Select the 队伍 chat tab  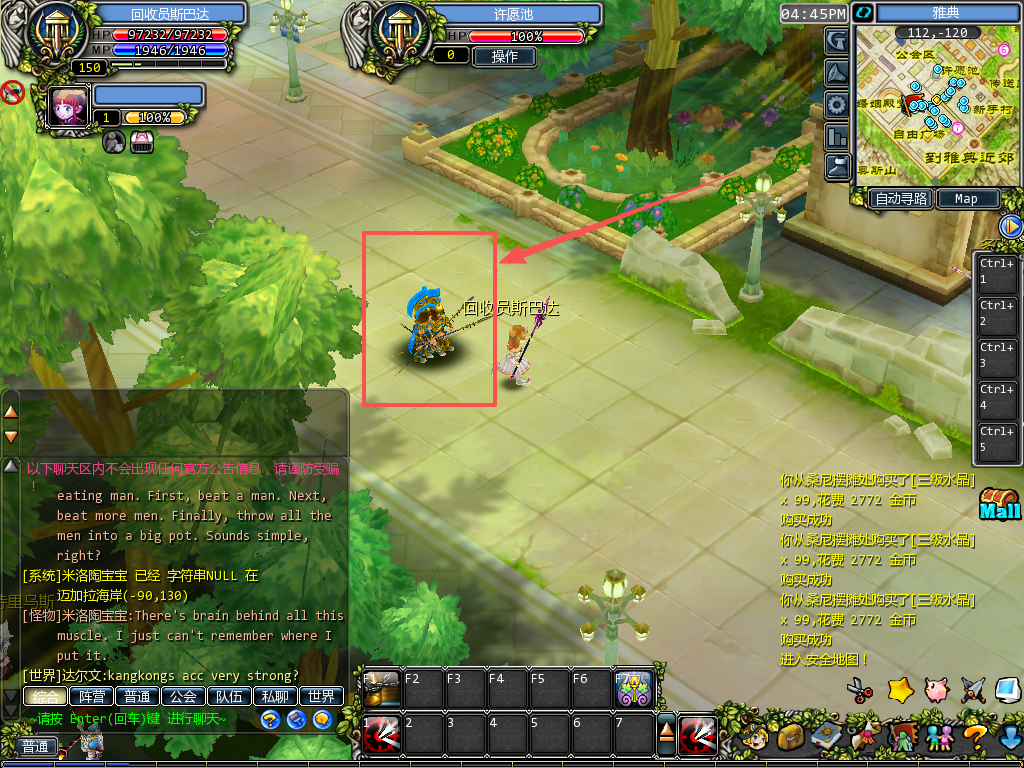pos(229,697)
